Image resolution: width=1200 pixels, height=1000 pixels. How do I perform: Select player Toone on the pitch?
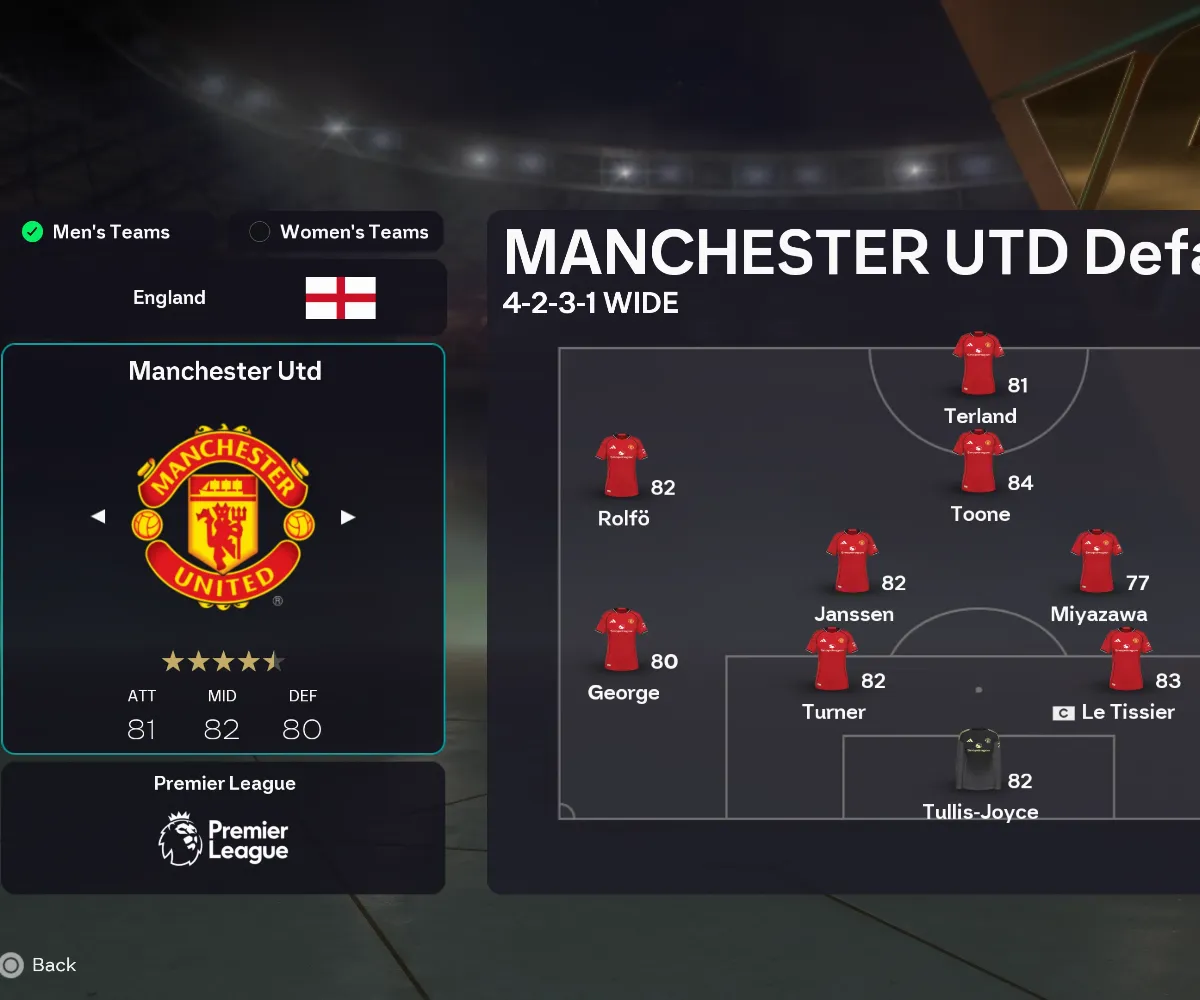point(978,462)
